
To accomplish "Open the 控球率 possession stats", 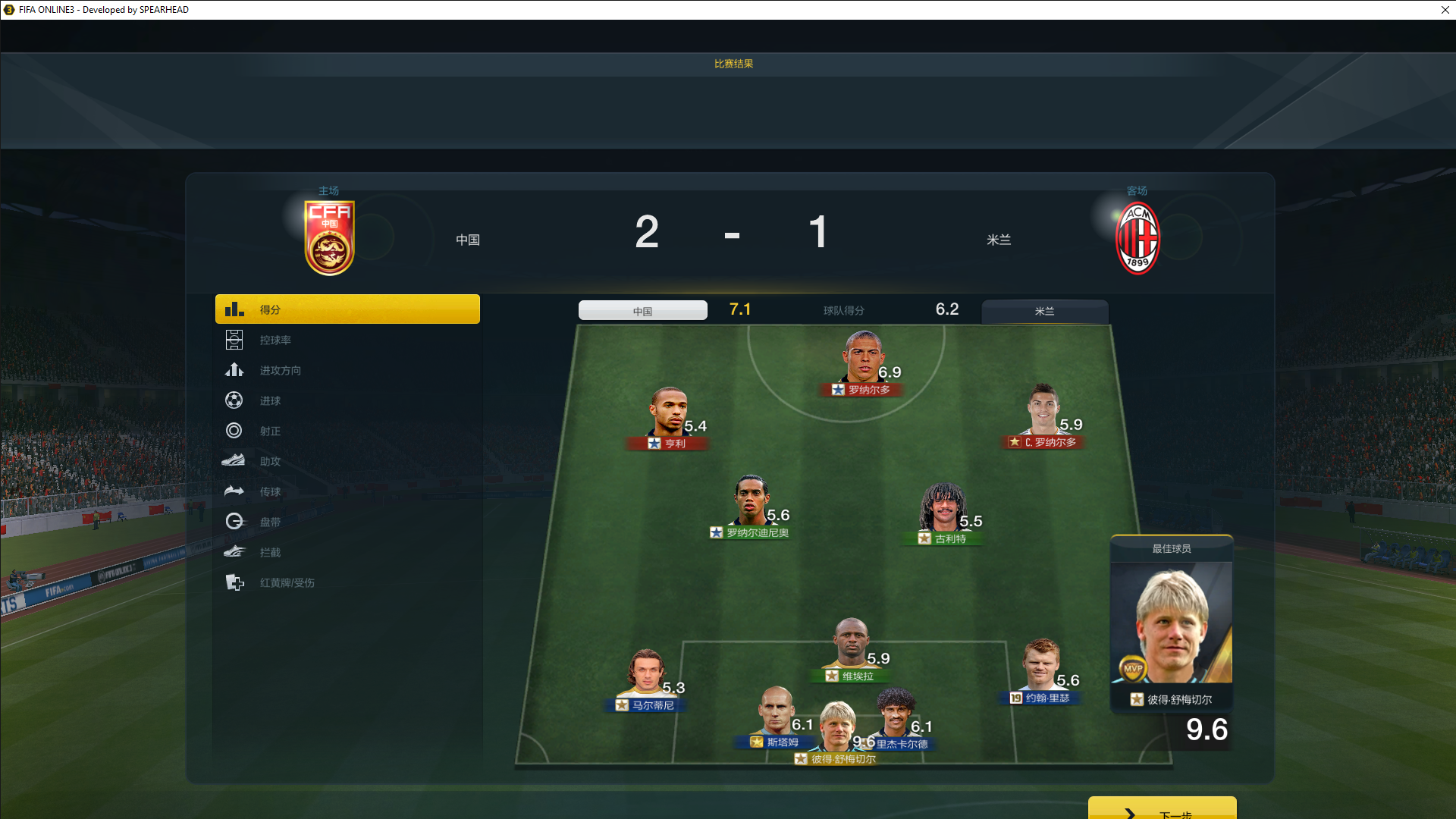I will pos(275,340).
